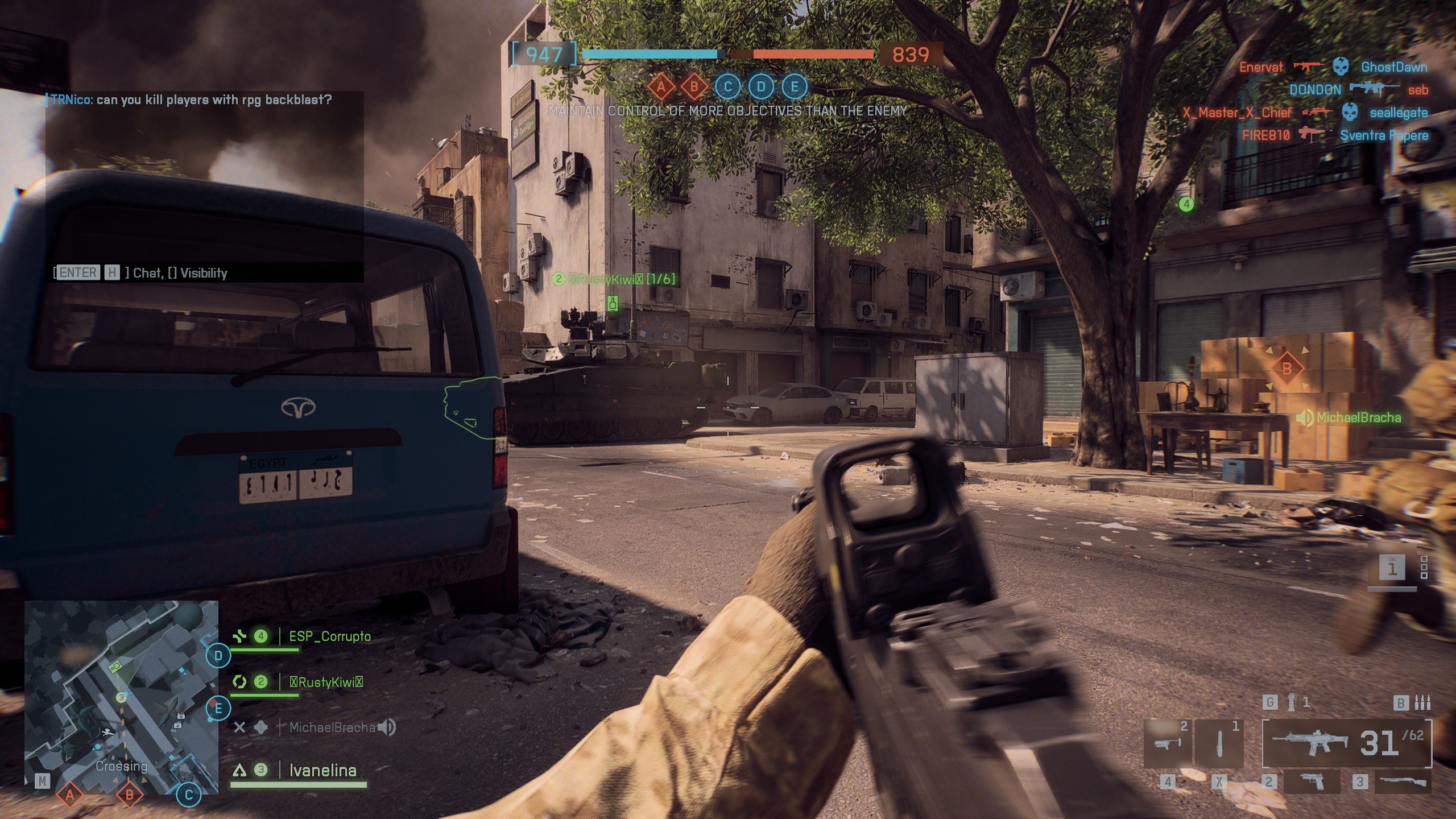Select objective D marker on the minimap edge

[218, 656]
